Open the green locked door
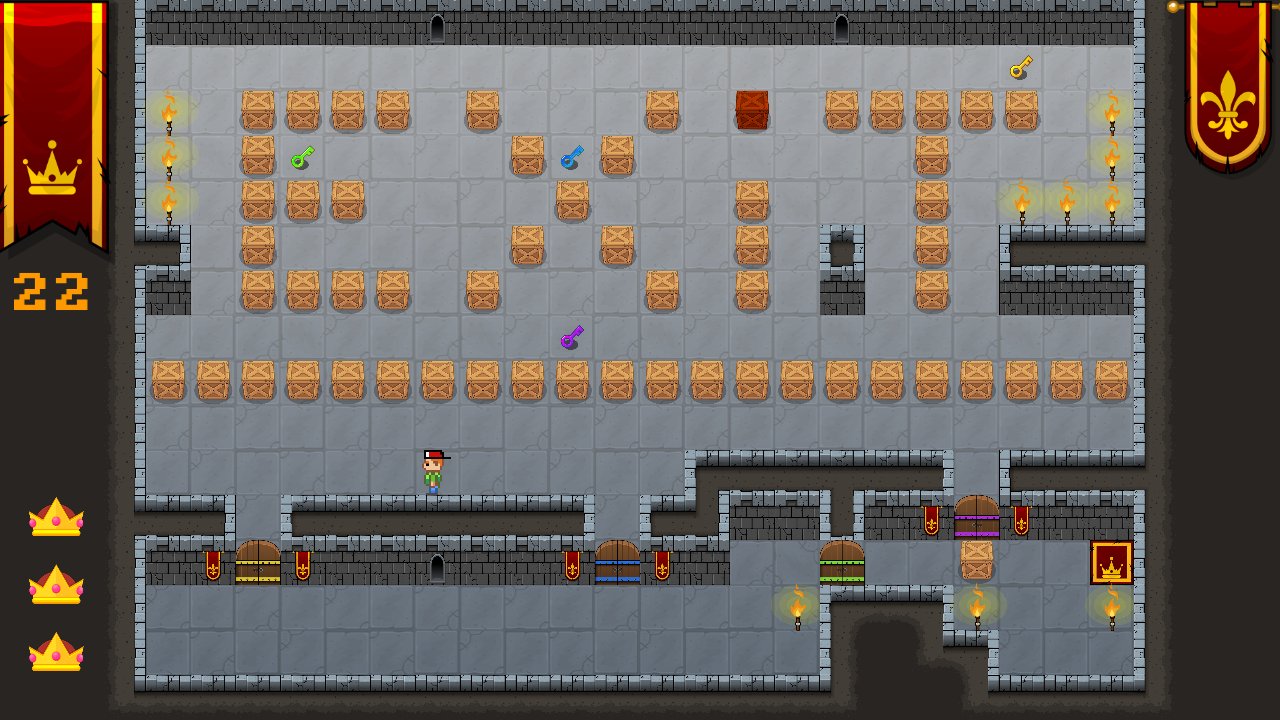This screenshot has width=1280, height=720. click(841, 565)
